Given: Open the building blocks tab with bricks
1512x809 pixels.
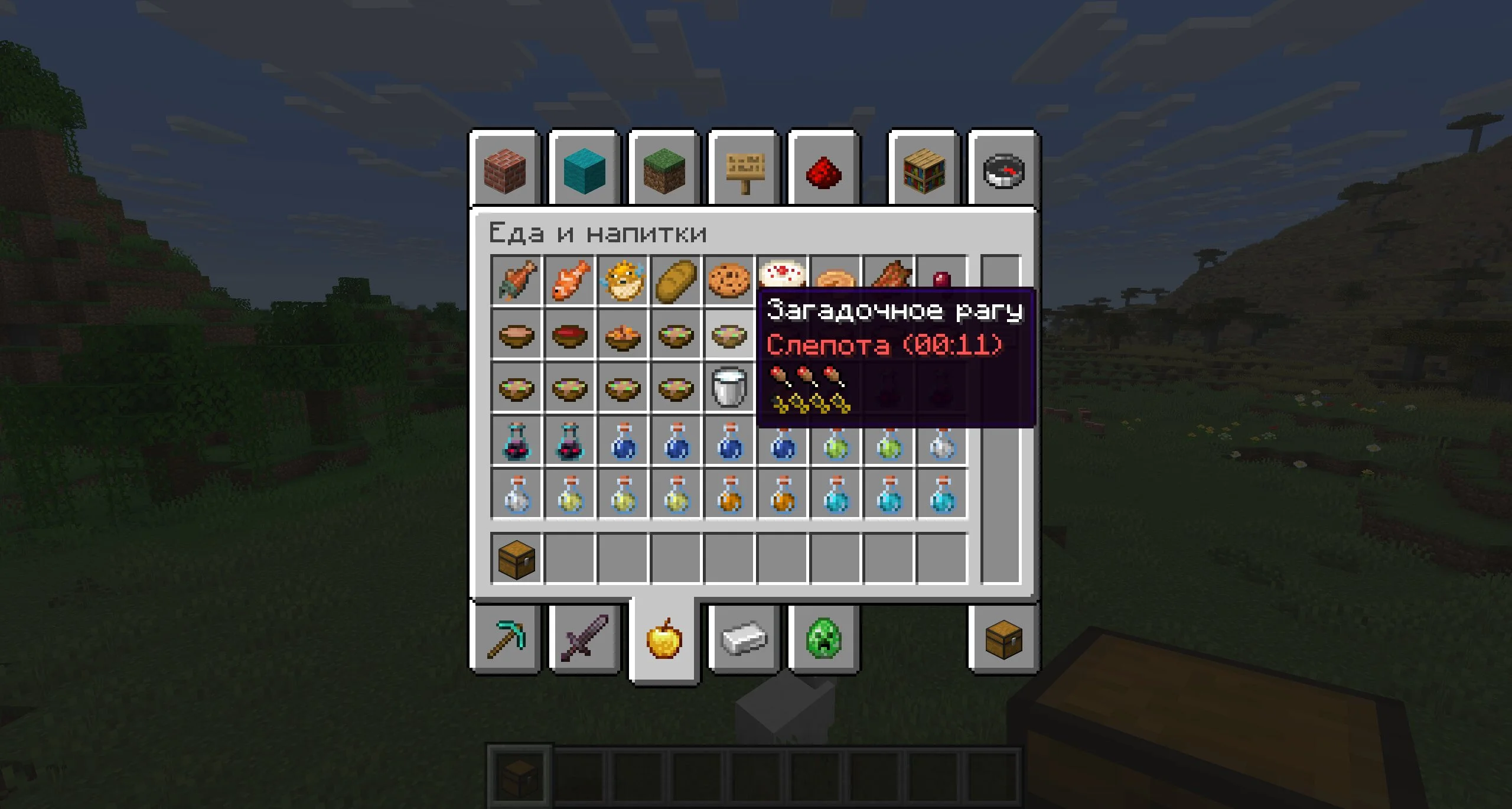Looking at the screenshot, I should pos(505,171).
